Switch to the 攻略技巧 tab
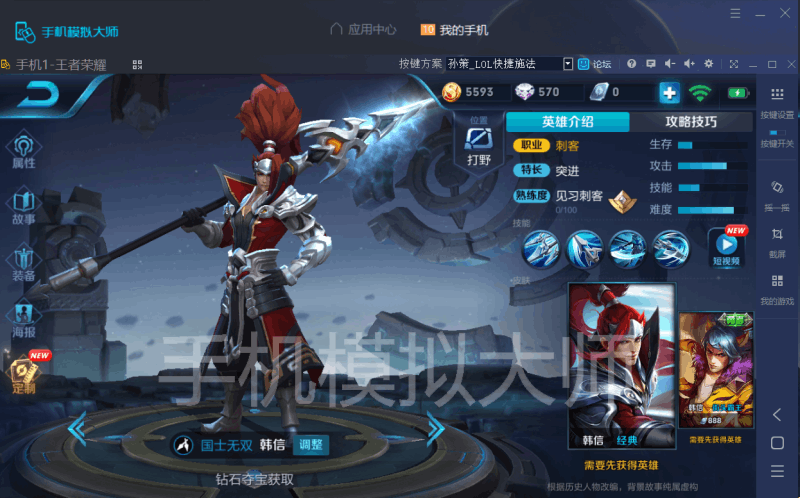800x498 pixels. tap(691, 122)
